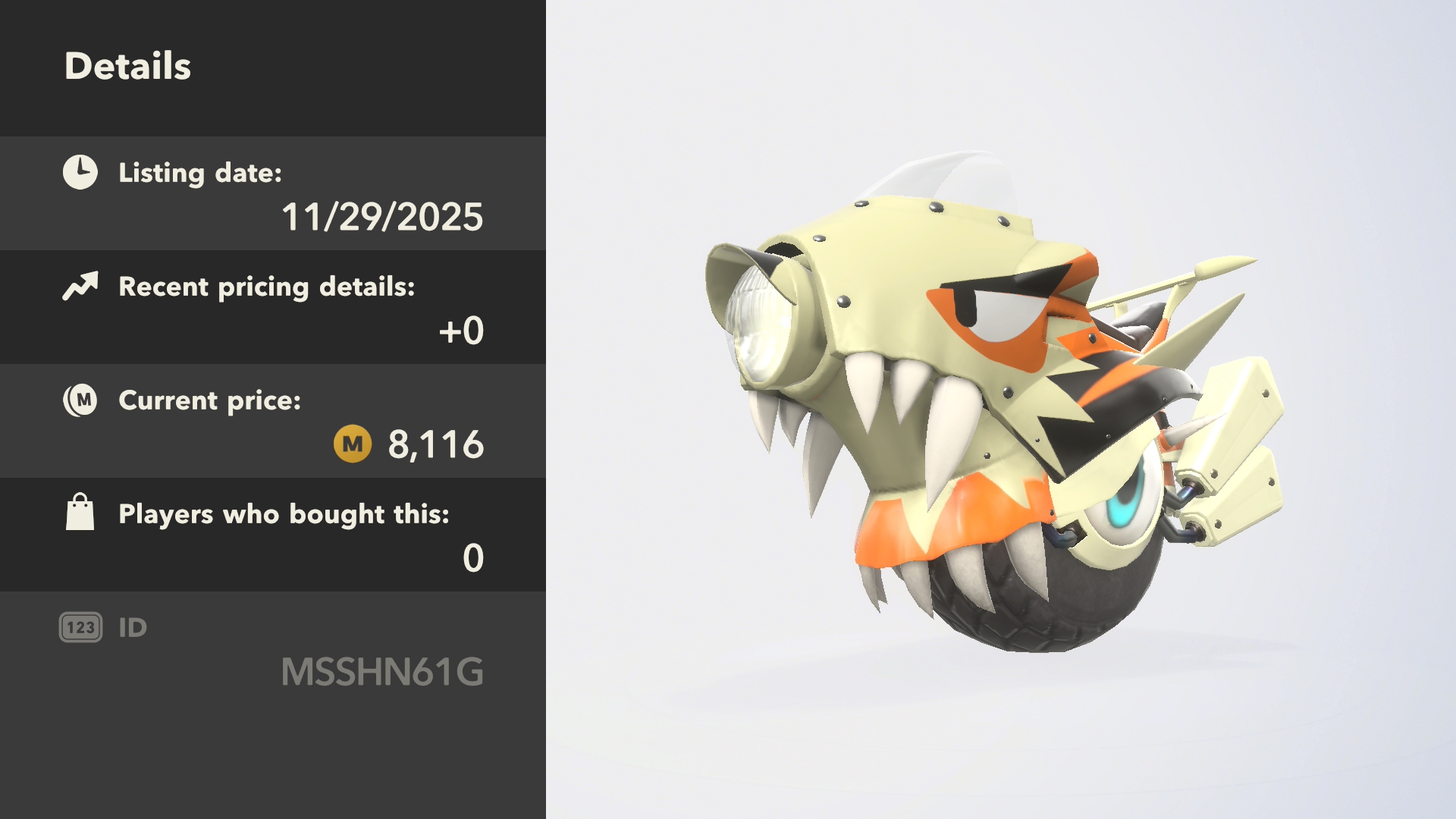Screen dimensions: 1456x819
Task: Click the fanged skull vehicle 3D preview
Action: tap(986, 409)
